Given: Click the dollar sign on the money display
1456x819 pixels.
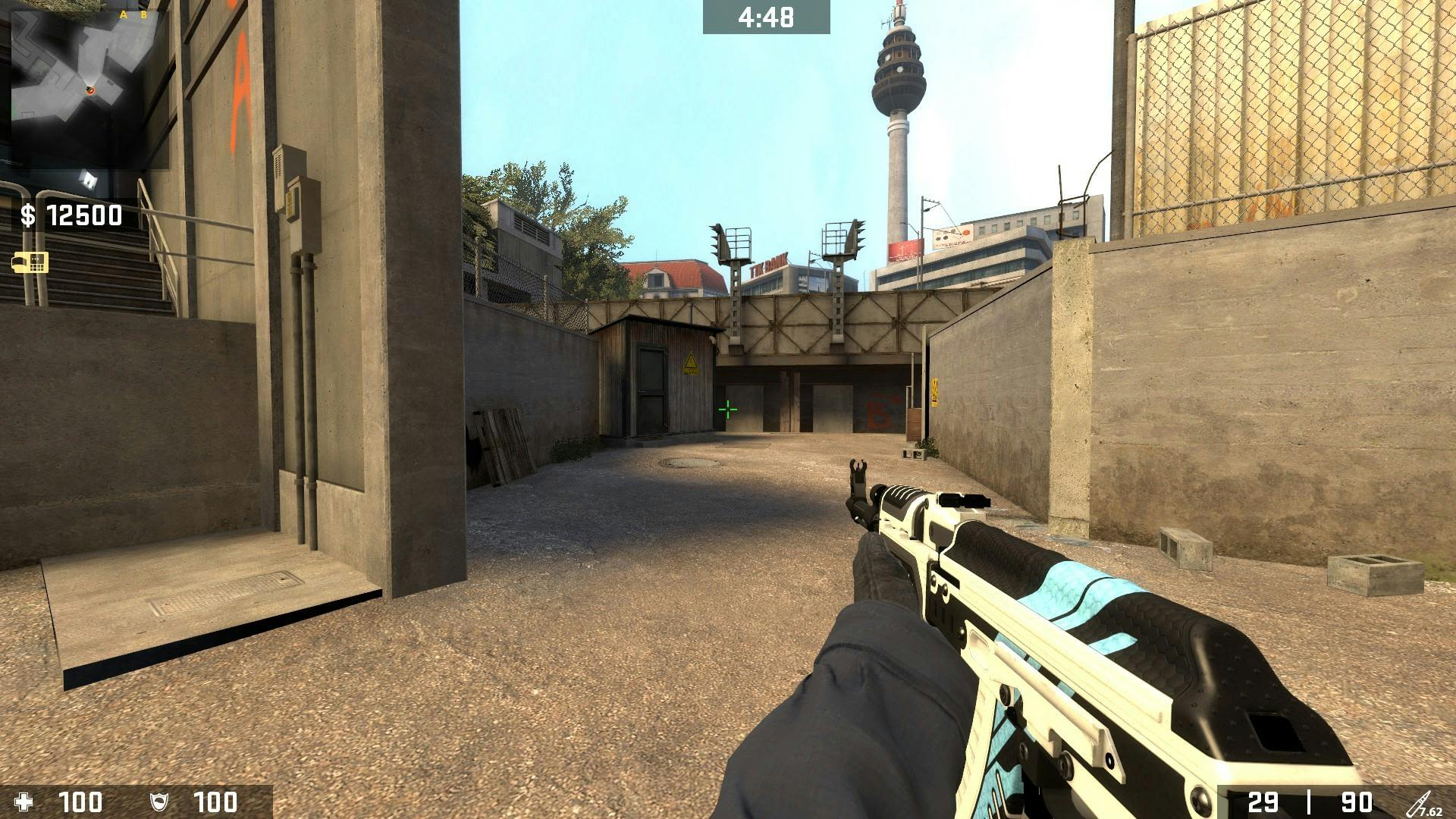Looking at the screenshot, I should point(27,217).
